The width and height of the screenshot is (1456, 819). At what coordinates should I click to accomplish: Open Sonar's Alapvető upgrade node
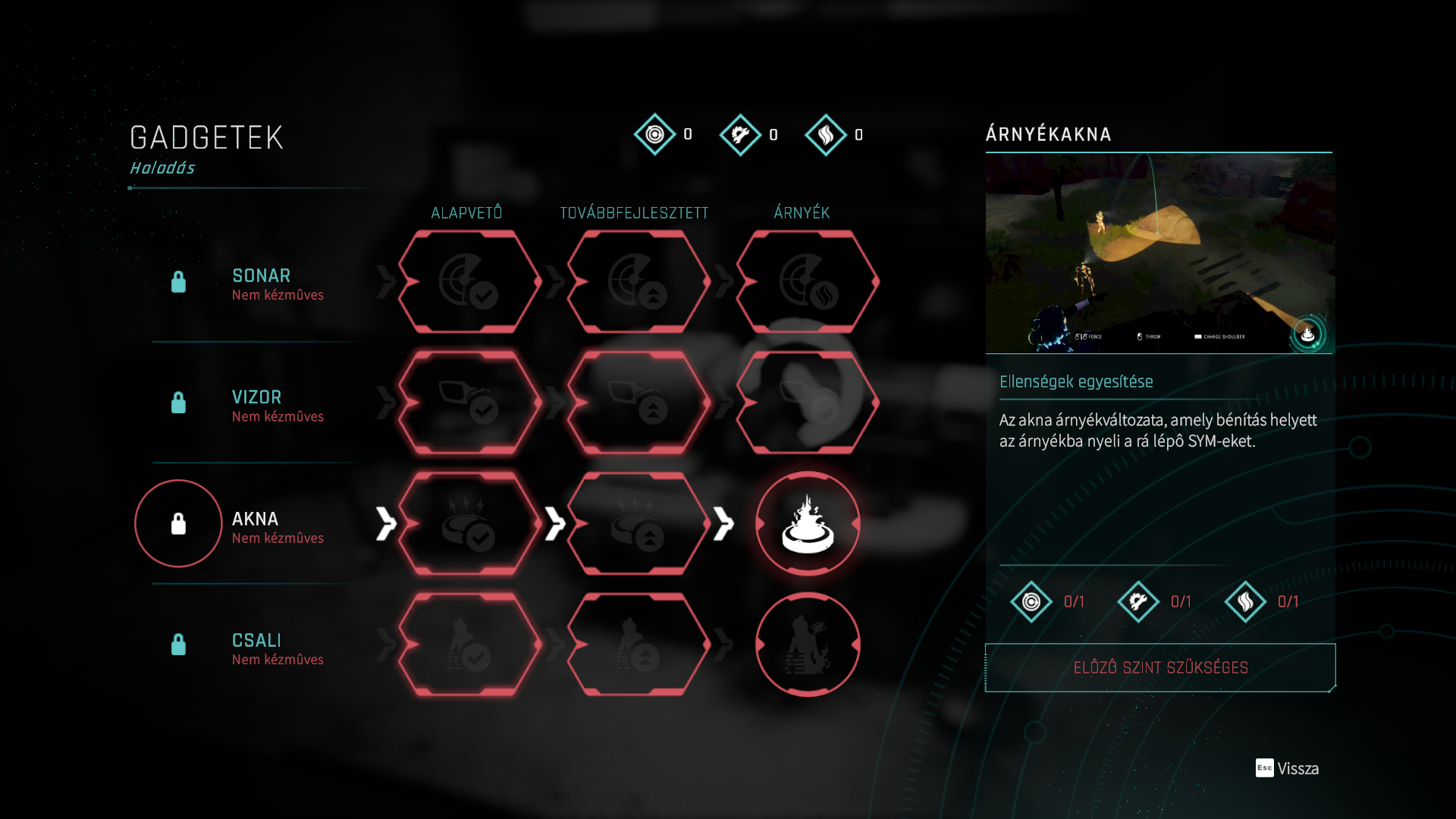coord(469,282)
